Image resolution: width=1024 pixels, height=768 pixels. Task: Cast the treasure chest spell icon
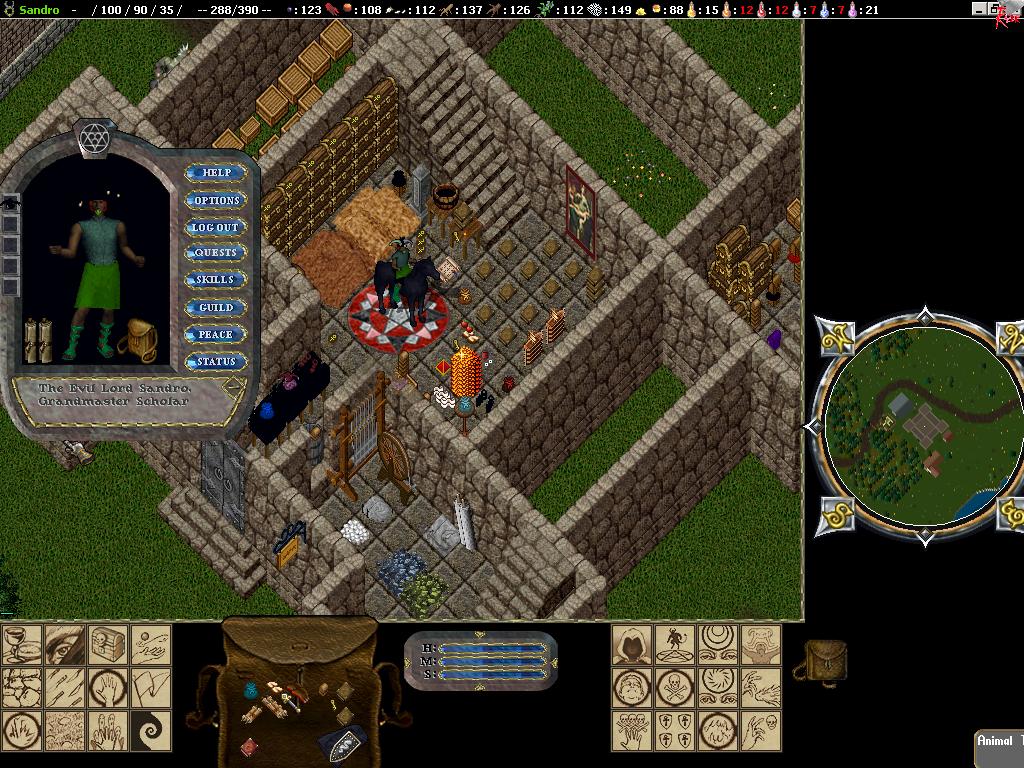(x=108, y=644)
